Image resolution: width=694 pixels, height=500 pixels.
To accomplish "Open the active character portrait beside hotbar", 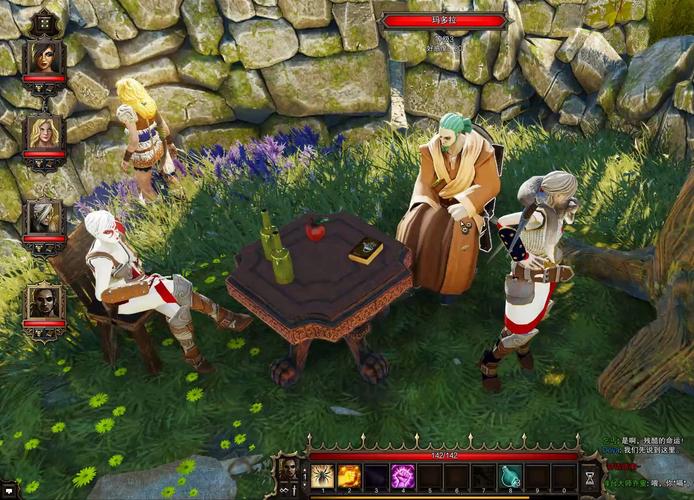I will click(x=290, y=468).
